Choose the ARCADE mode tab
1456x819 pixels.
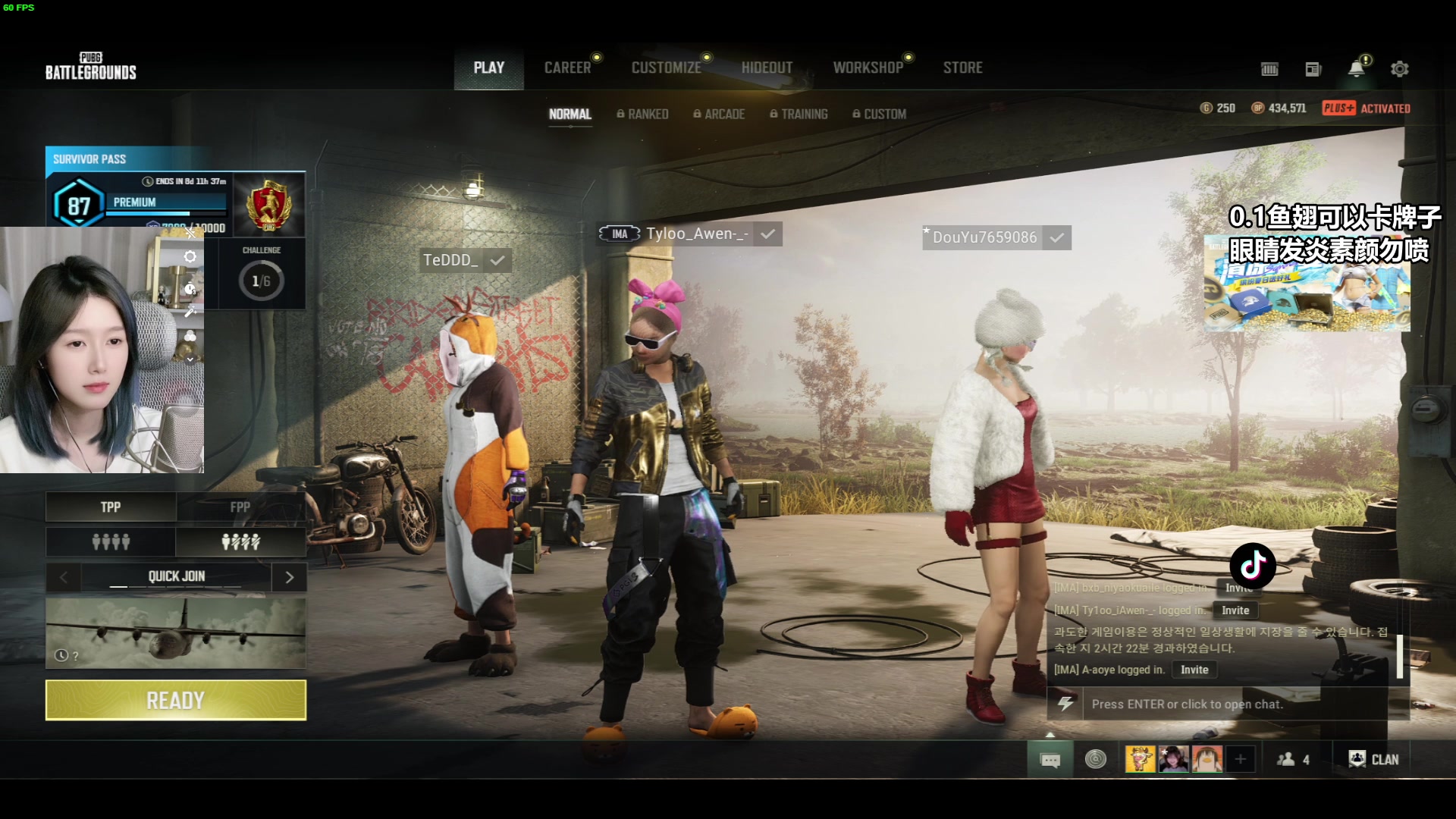pos(719,115)
